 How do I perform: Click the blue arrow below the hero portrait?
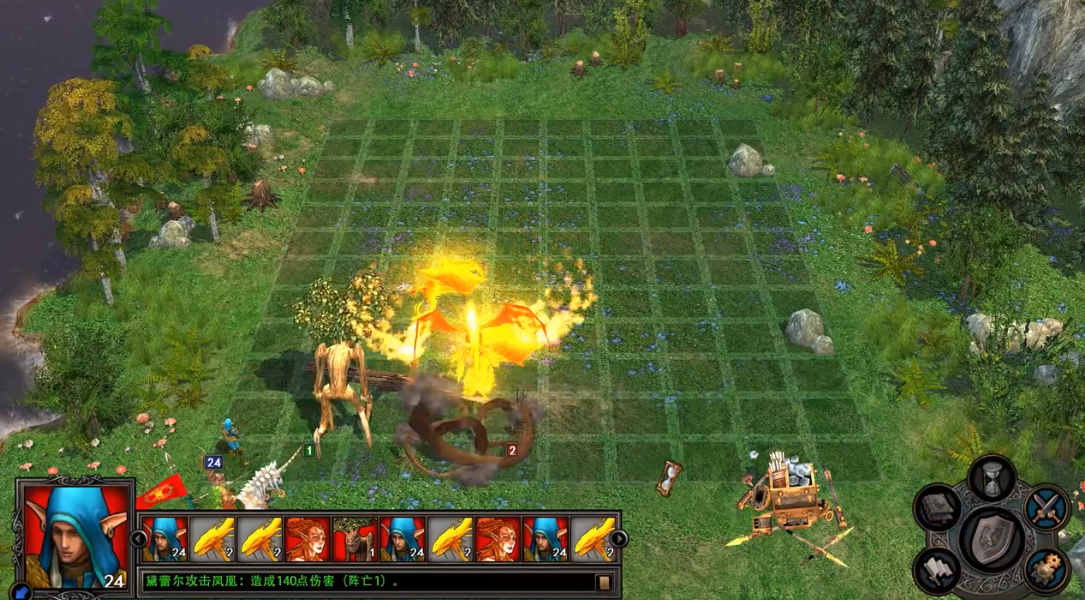click(21, 592)
